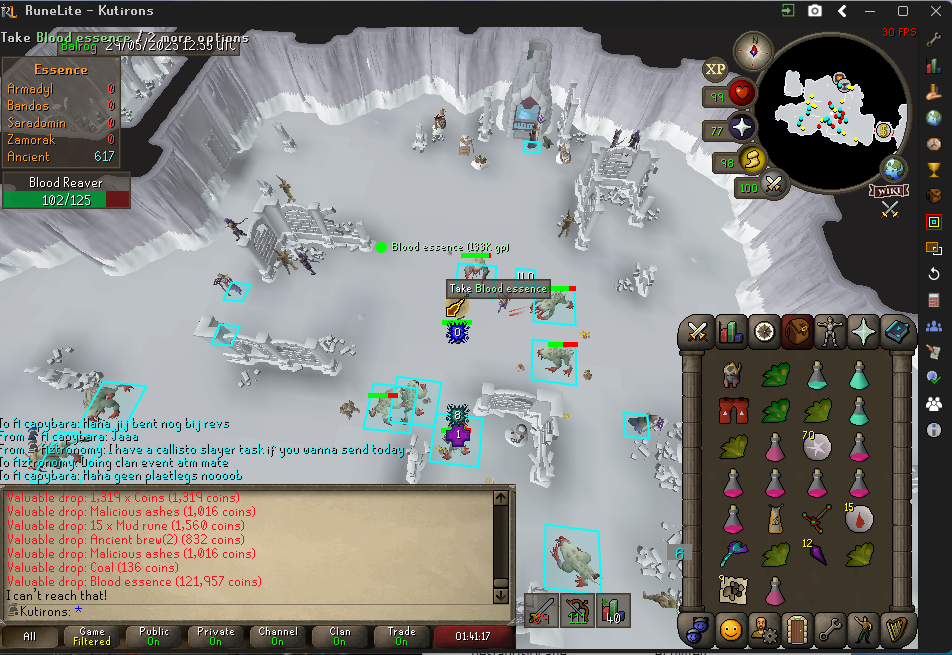Open the Quest List tab
952x655 pixels.
[x=764, y=332]
